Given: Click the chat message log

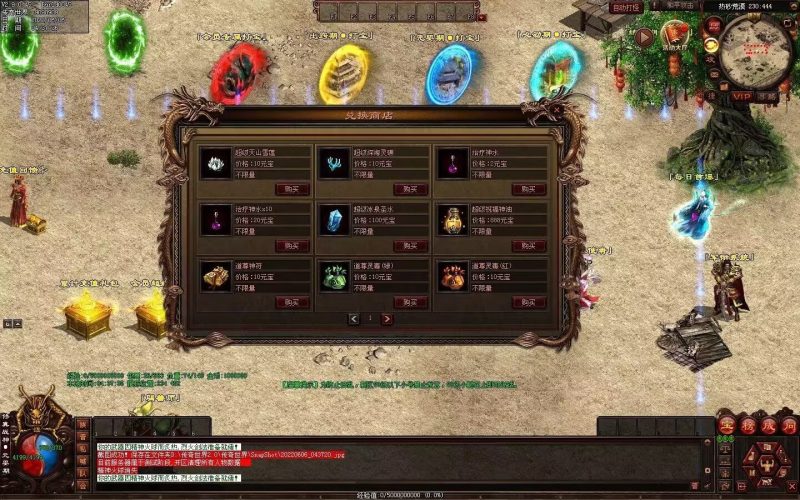Looking at the screenshot, I should tap(400, 461).
